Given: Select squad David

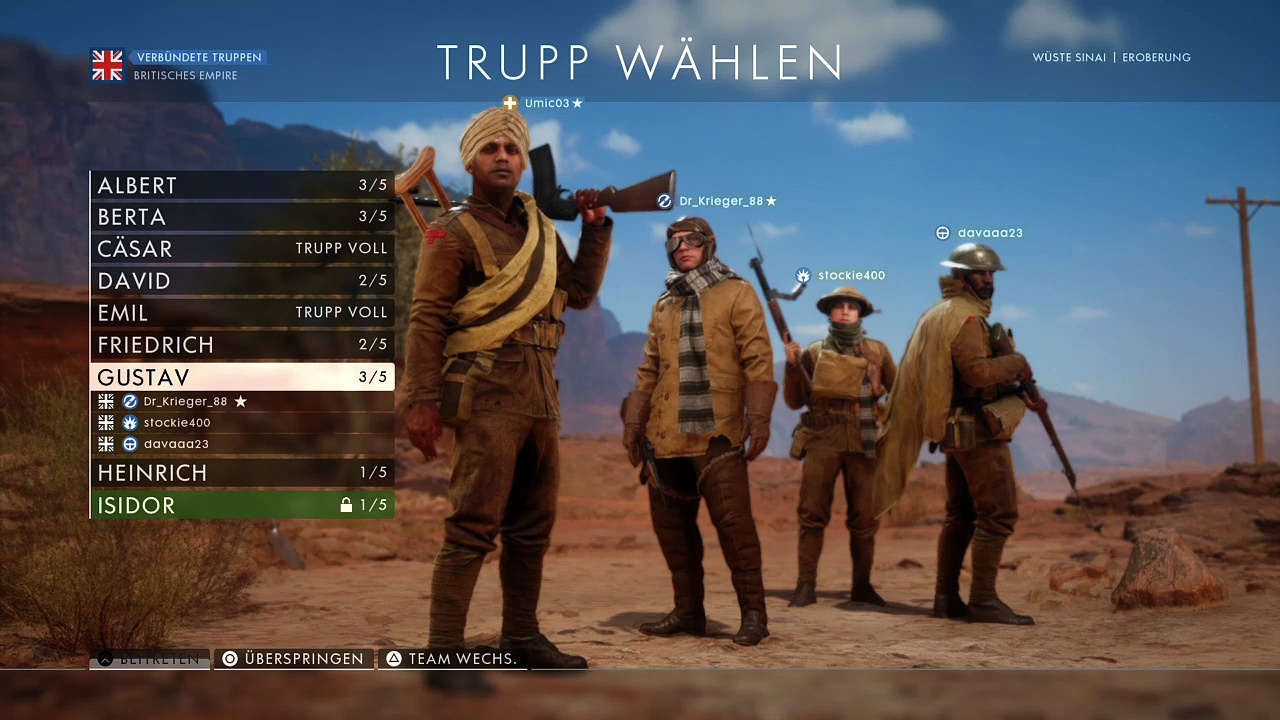Looking at the screenshot, I should (x=242, y=281).
